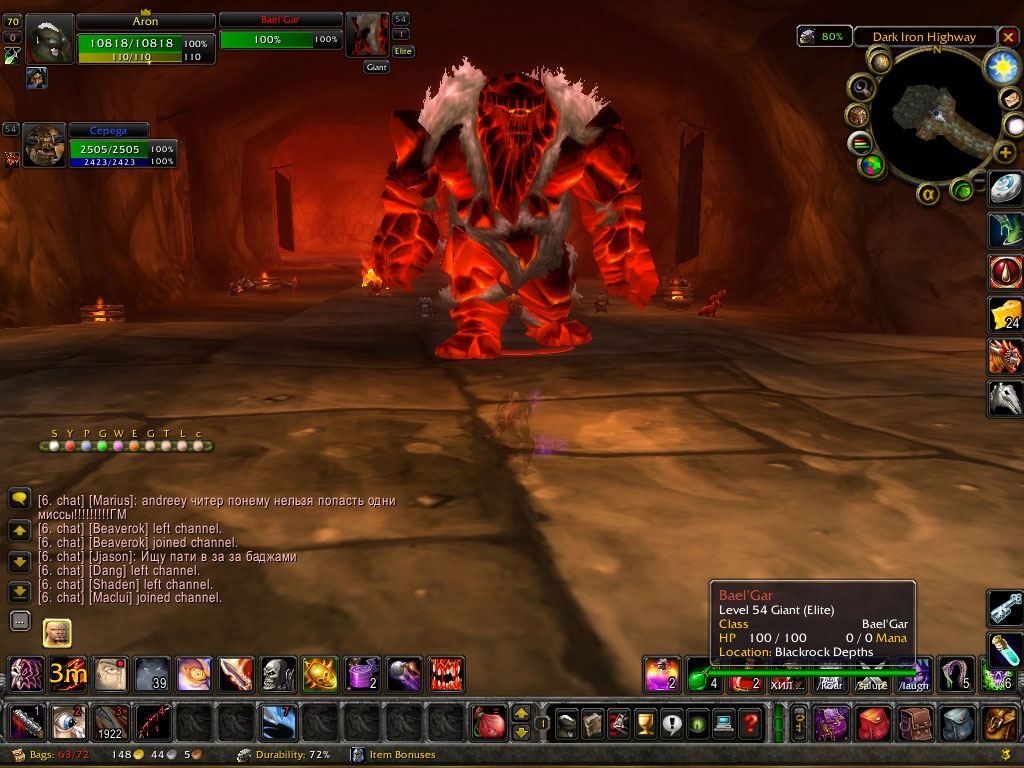
Task: Open the golden chalice micro menu button
Action: [646, 723]
